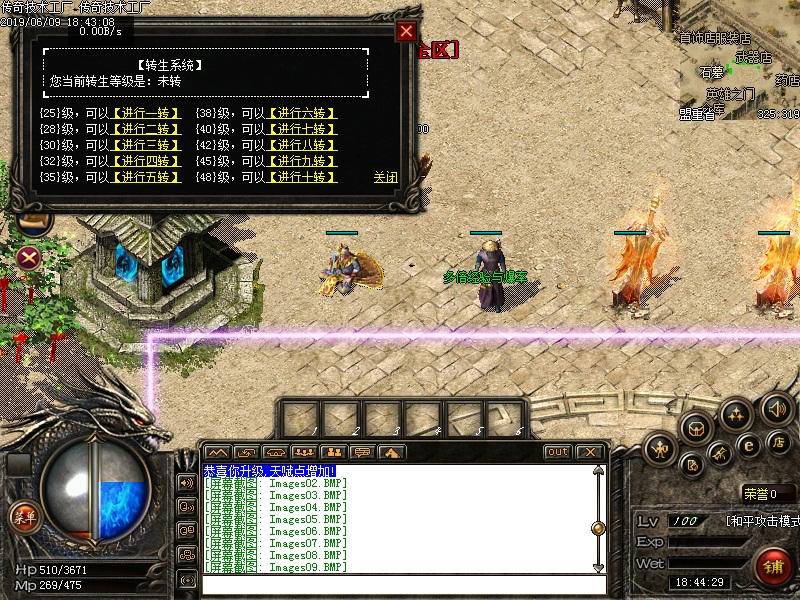This screenshot has width=800, height=600.
Task: Click the 关闭 text link
Action: coord(385,177)
